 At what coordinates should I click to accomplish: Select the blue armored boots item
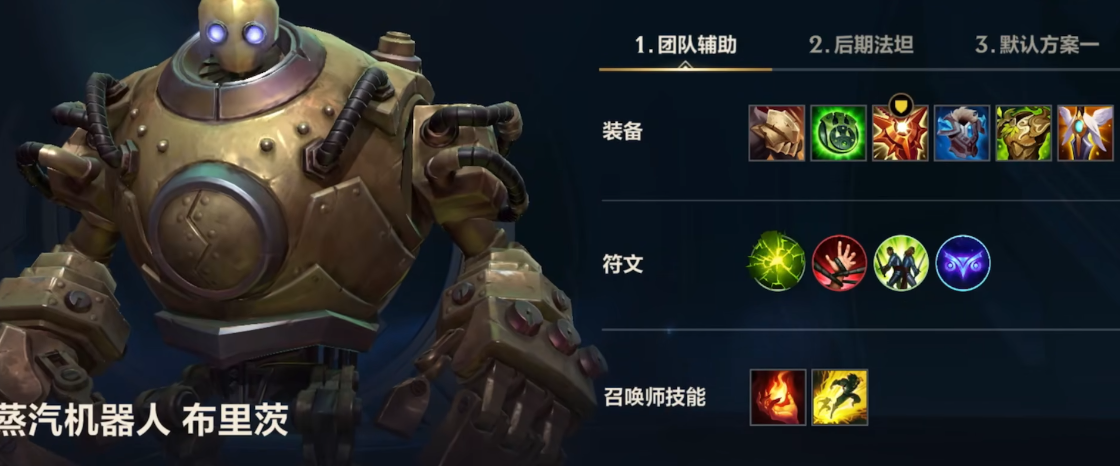962,133
